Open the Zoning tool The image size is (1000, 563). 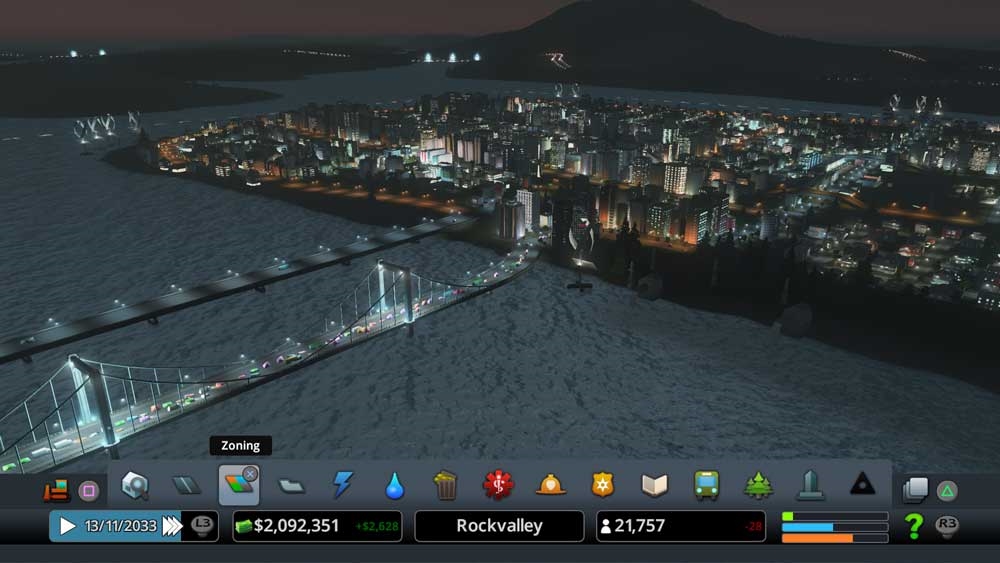[238, 486]
